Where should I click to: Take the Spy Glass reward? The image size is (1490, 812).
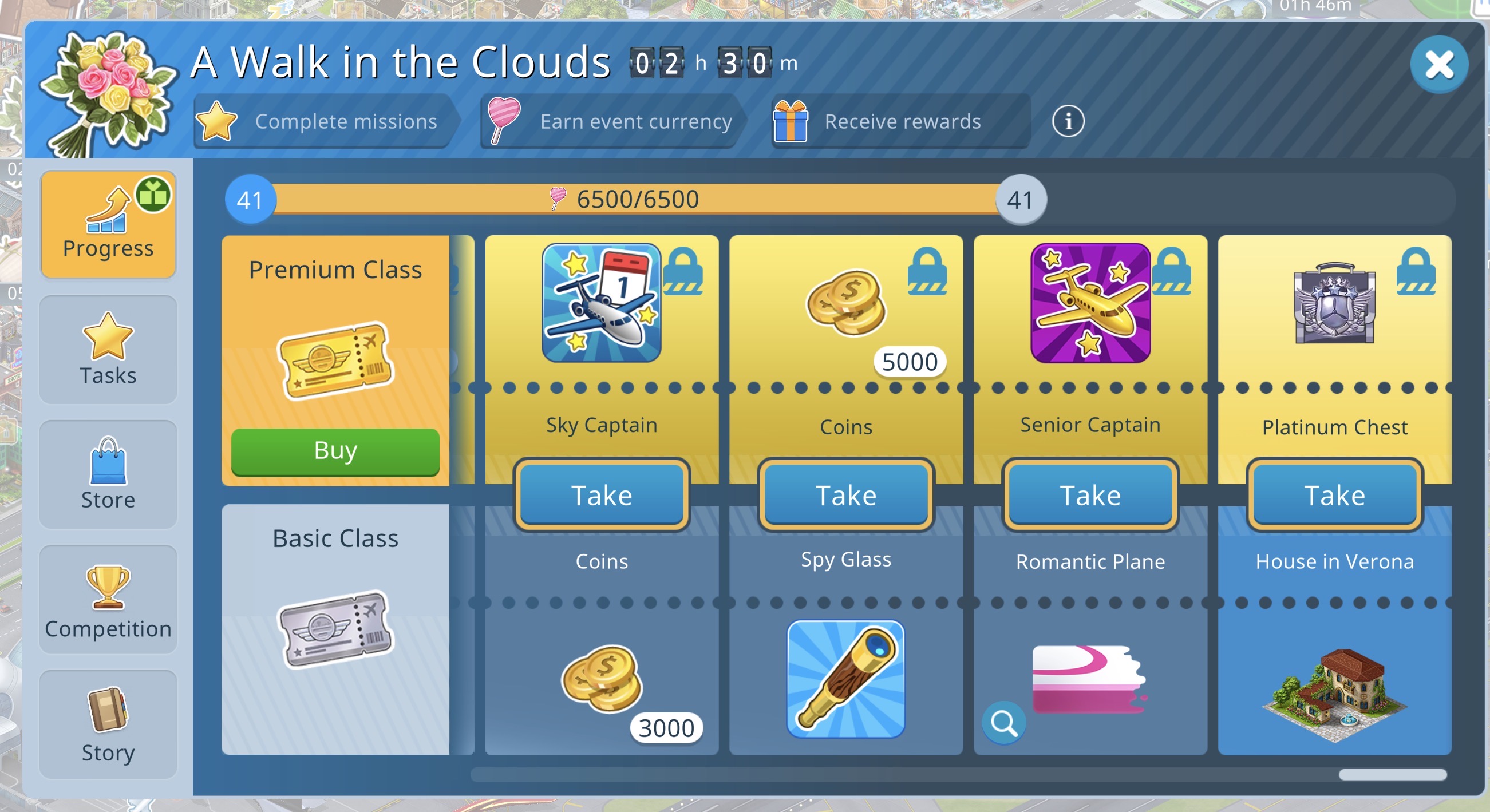point(845,495)
